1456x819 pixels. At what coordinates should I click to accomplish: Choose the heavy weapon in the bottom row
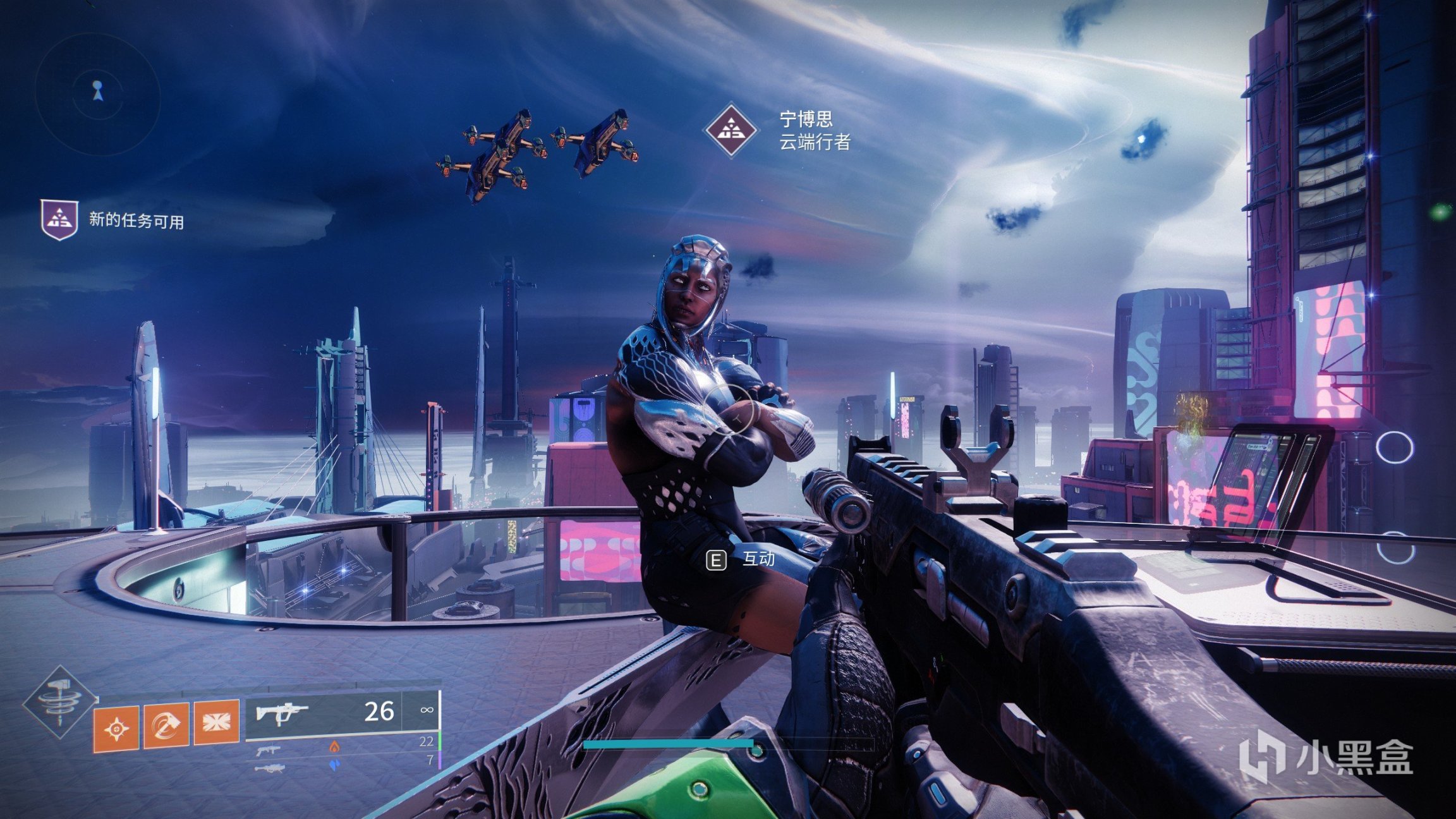click(x=269, y=768)
